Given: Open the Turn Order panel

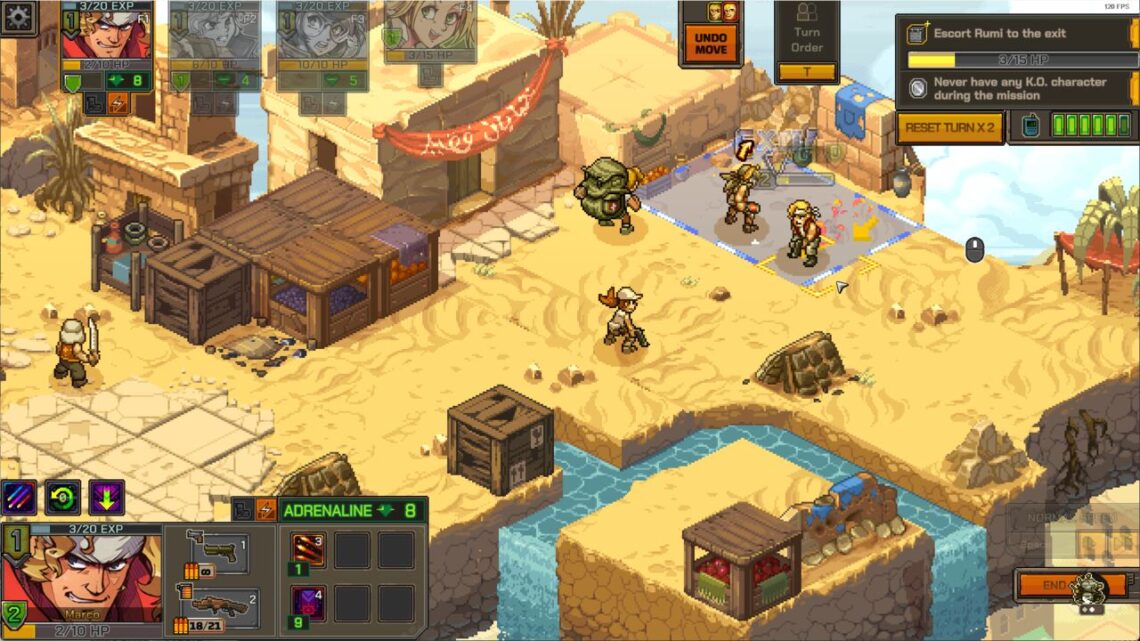Looking at the screenshot, I should pyautogui.click(x=806, y=41).
